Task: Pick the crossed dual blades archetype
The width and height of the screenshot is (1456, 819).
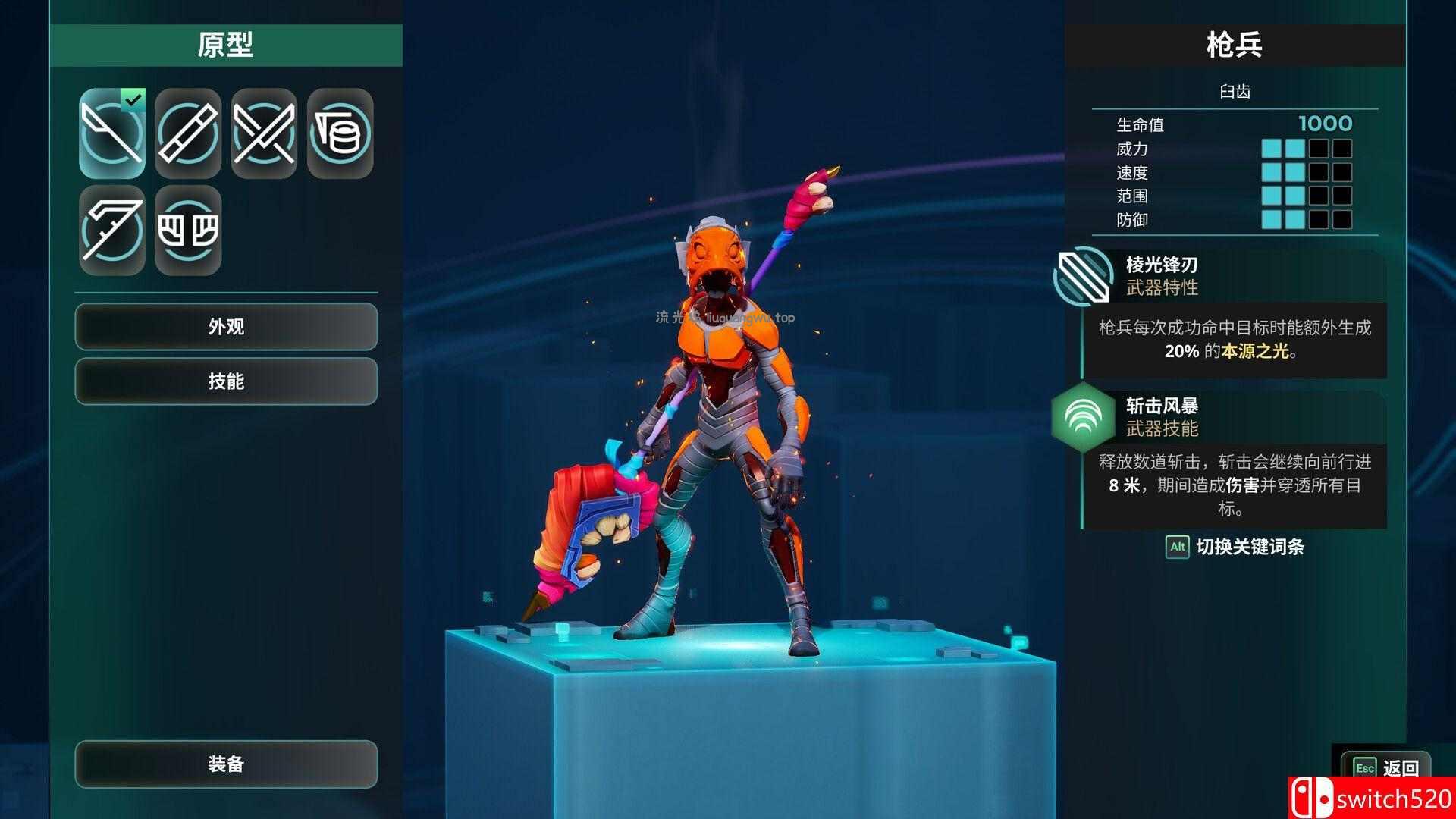Action: tap(264, 133)
